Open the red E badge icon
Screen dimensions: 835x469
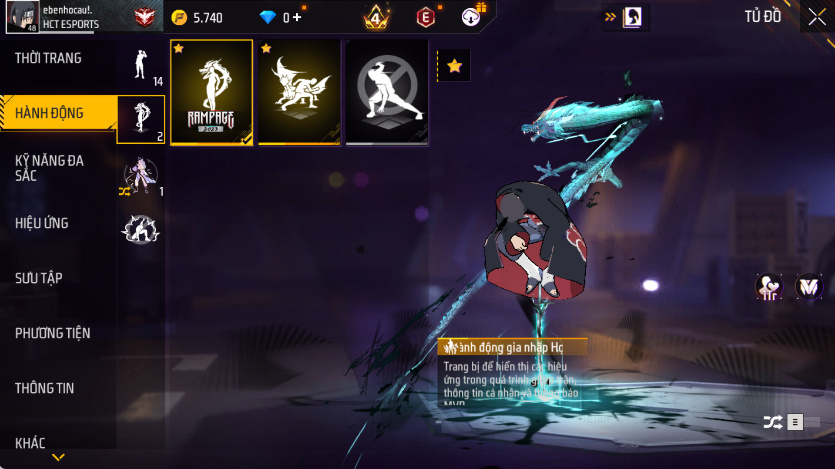[x=425, y=17]
